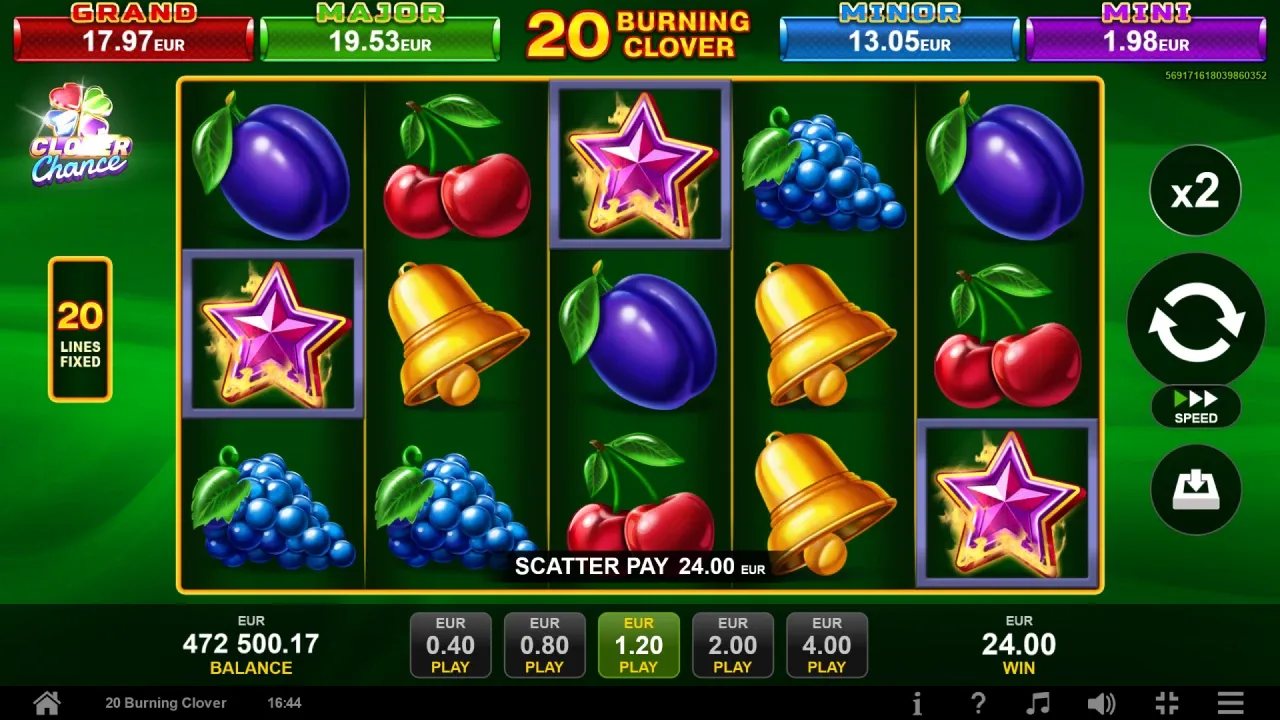Mute sound with the speaker icon
Image resolution: width=1280 pixels, height=720 pixels.
(x=1101, y=703)
